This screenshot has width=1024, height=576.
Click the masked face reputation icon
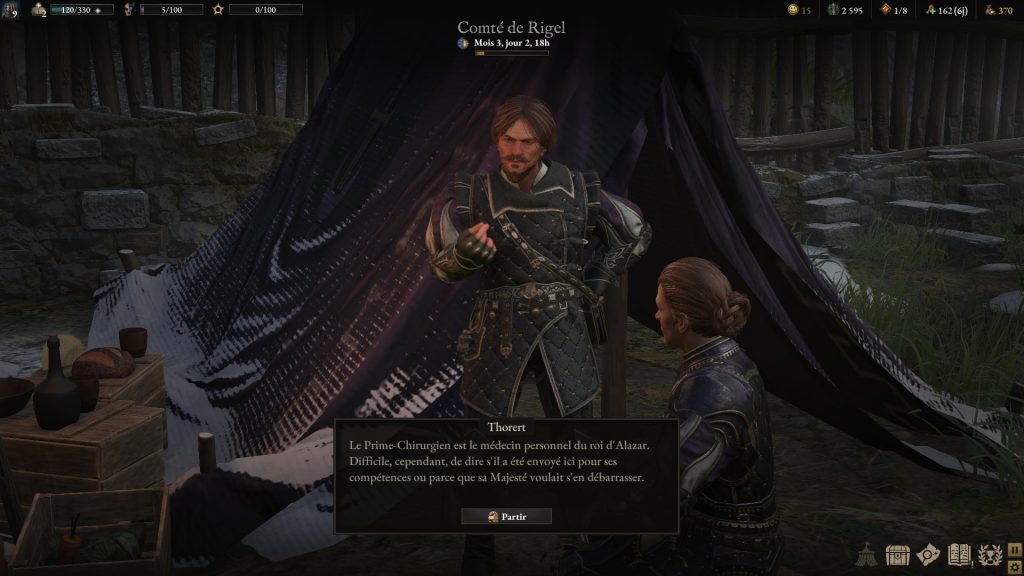pos(128,10)
